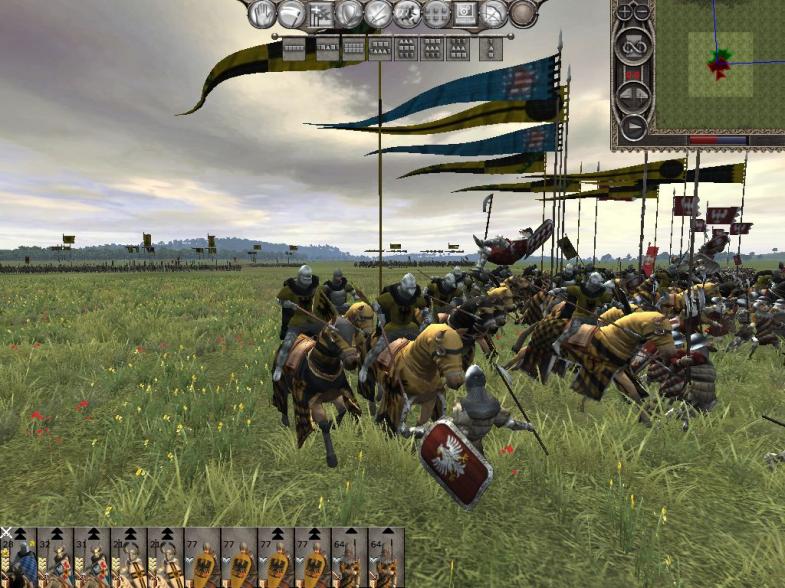
Task: Select the first yellow eagle shield unit card
Action: click(x=204, y=558)
